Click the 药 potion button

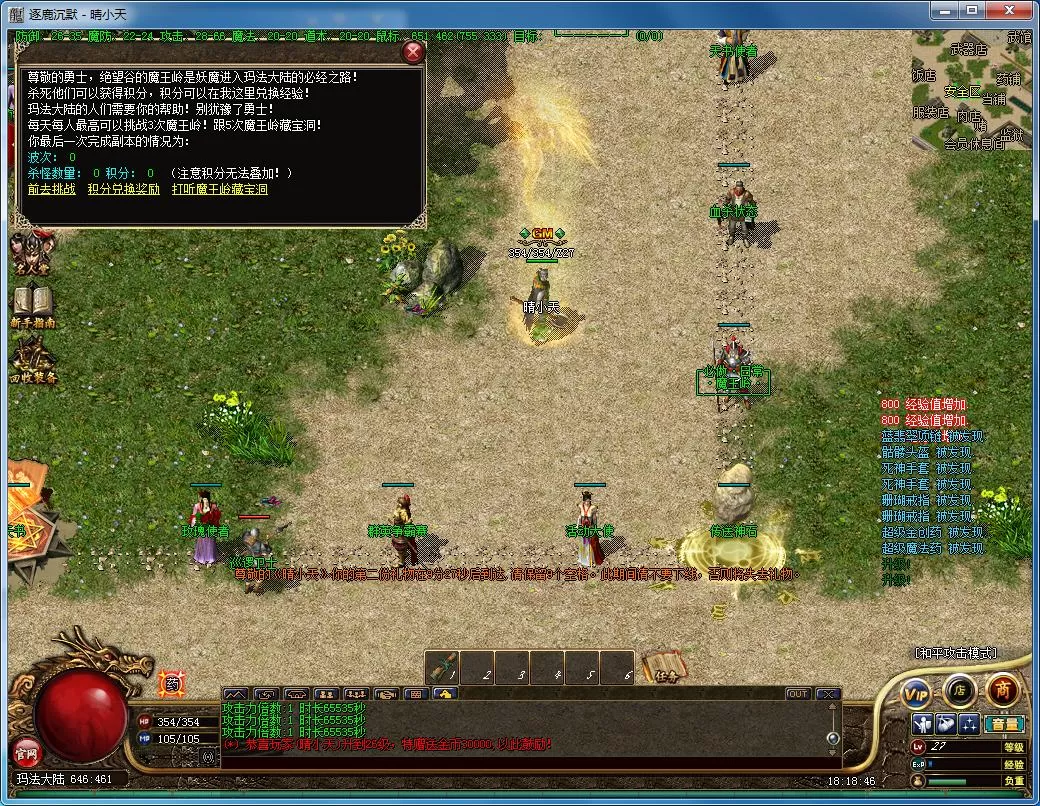pos(171,683)
